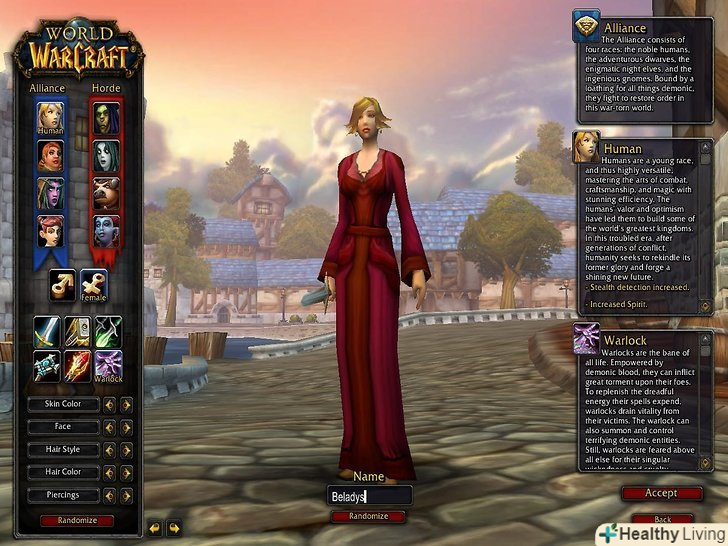Choose the Warrior sword class icon
The width and height of the screenshot is (728, 546).
click(x=46, y=331)
